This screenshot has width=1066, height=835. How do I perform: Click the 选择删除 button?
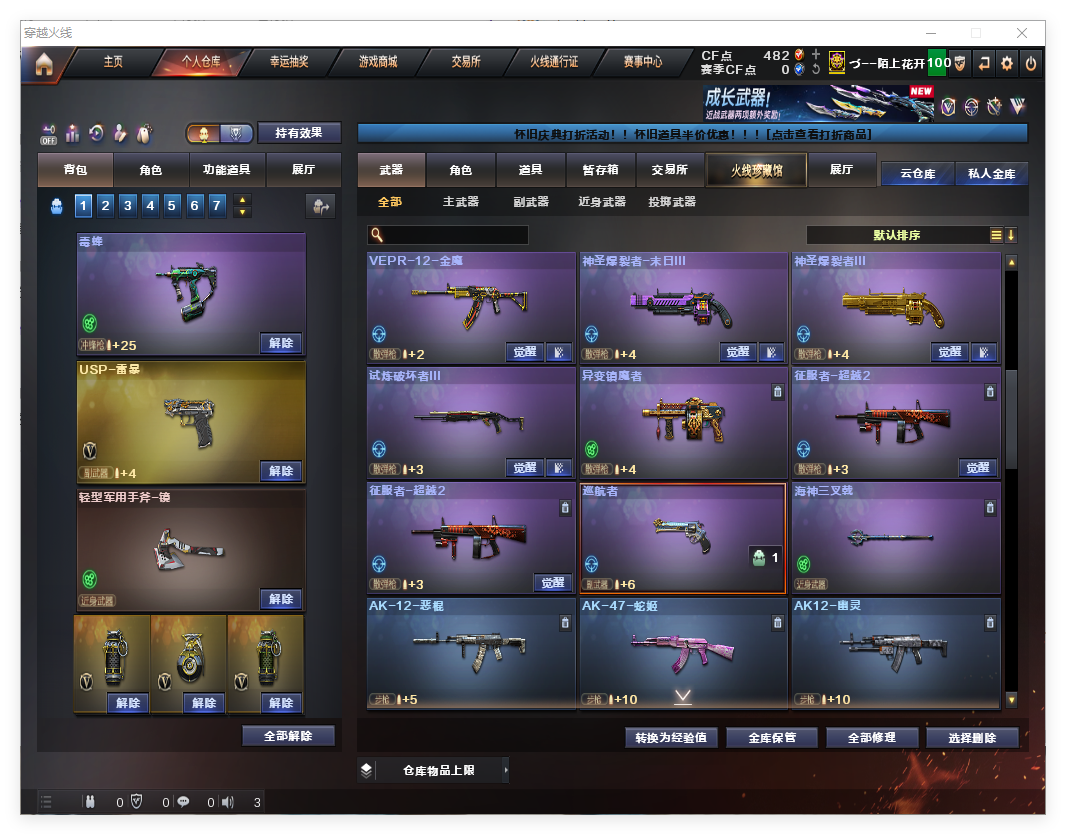(972, 738)
